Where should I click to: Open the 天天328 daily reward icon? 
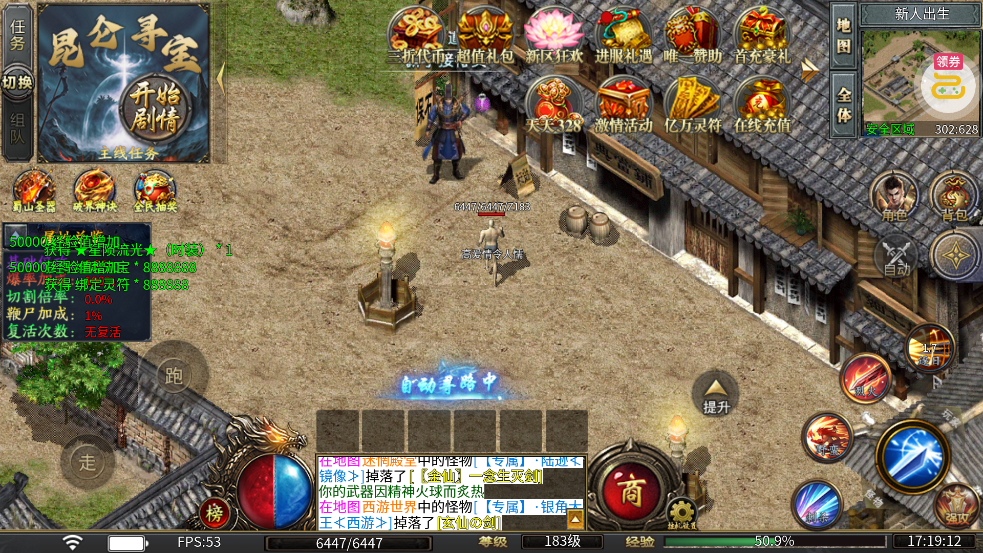click(x=553, y=105)
